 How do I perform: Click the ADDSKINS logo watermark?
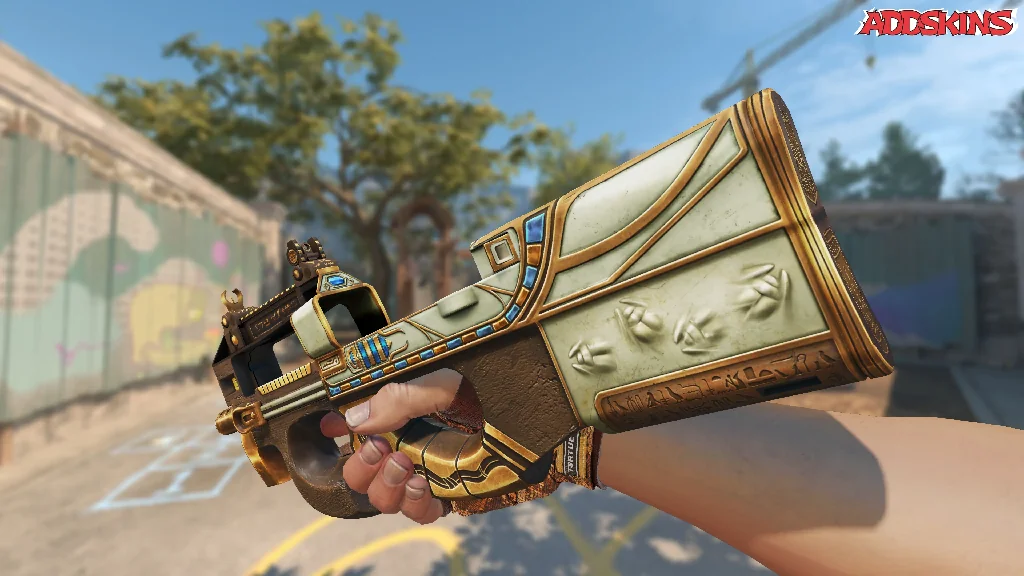(x=936, y=22)
